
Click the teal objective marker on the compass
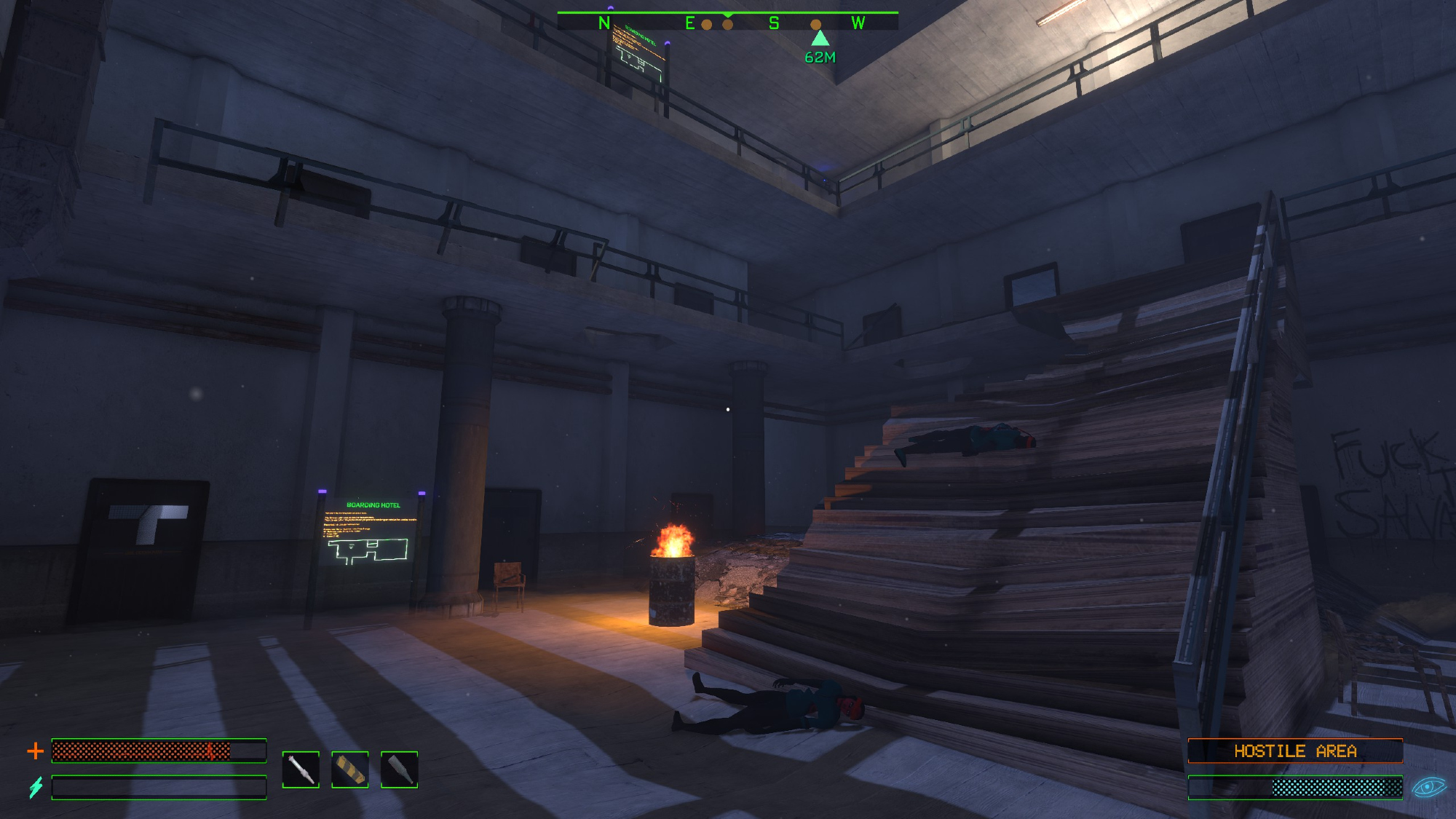pyautogui.click(x=820, y=38)
